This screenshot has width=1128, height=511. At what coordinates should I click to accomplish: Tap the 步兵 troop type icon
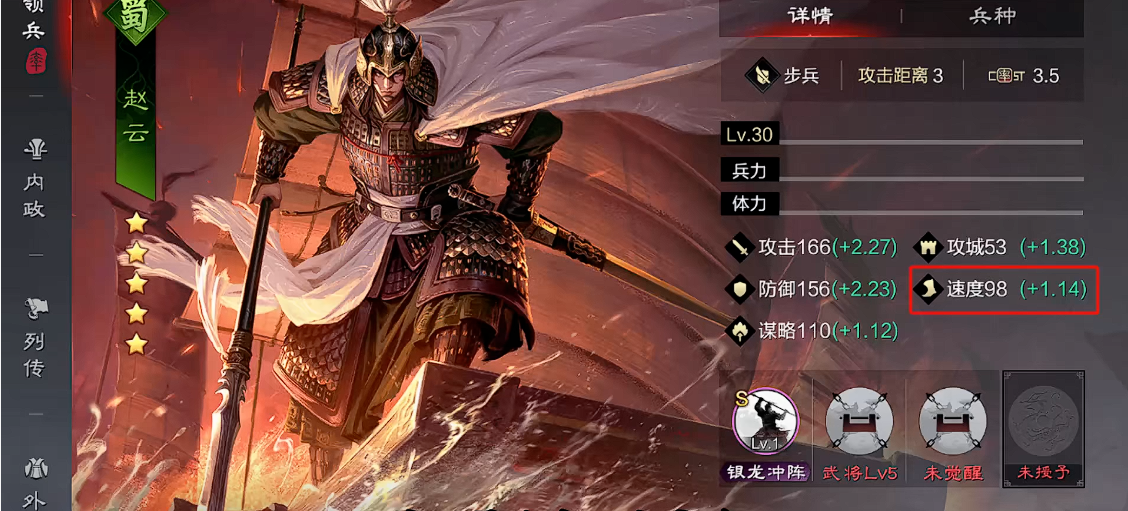point(783,76)
